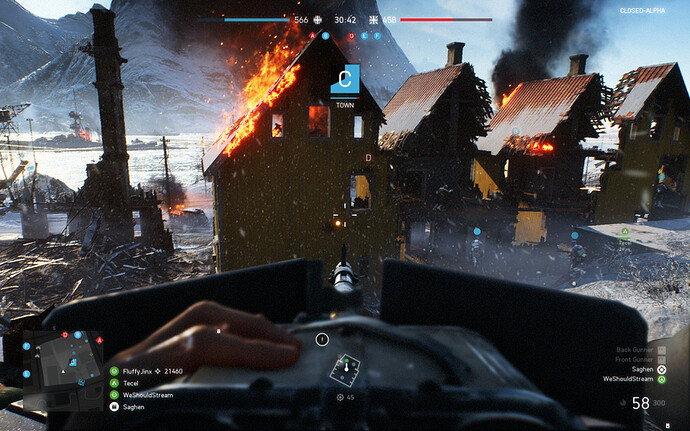Click objective F flag below the score bar

(x=377, y=34)
